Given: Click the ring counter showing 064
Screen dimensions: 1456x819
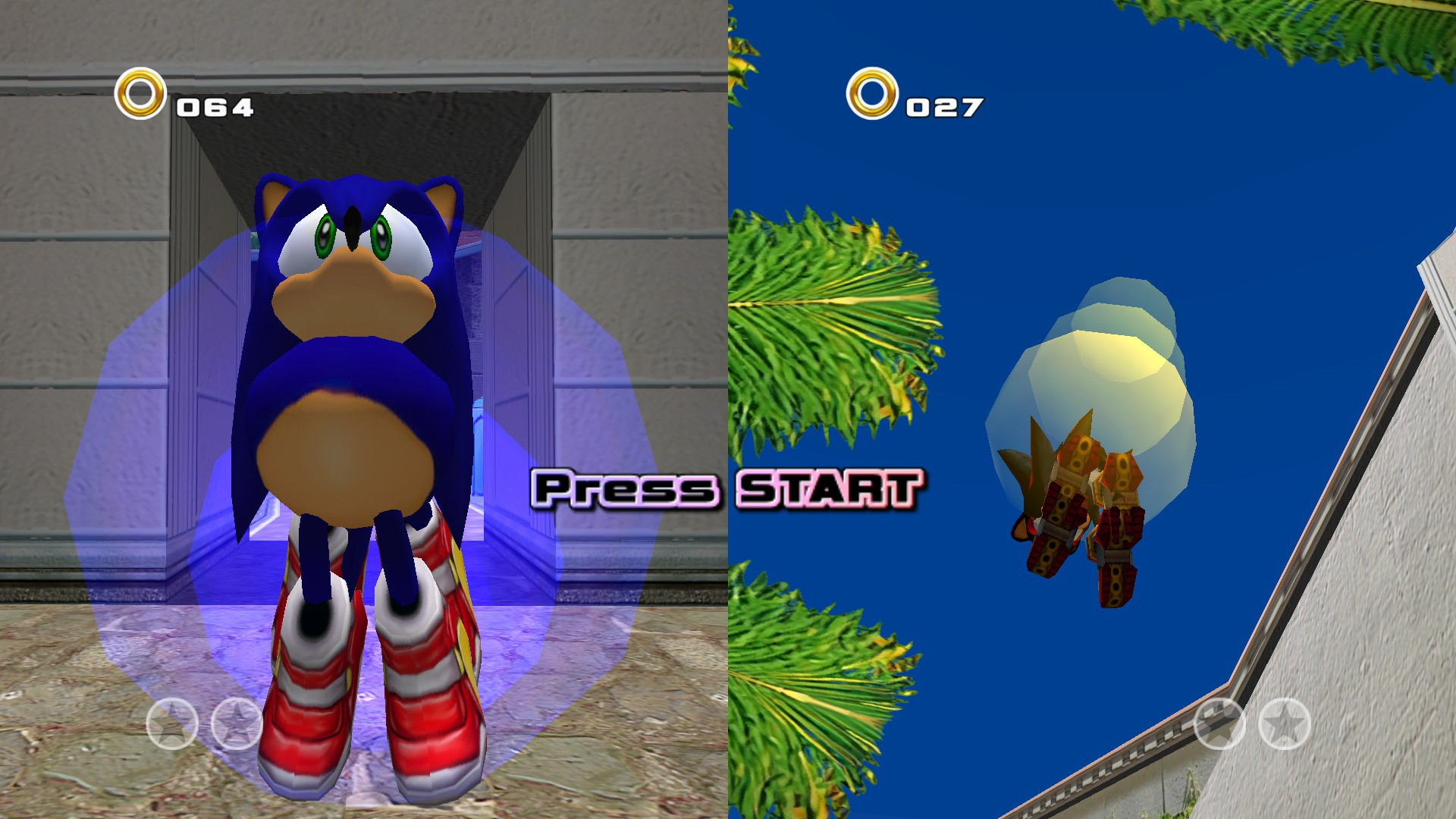Looking at the screenshot, I should 215,106.
